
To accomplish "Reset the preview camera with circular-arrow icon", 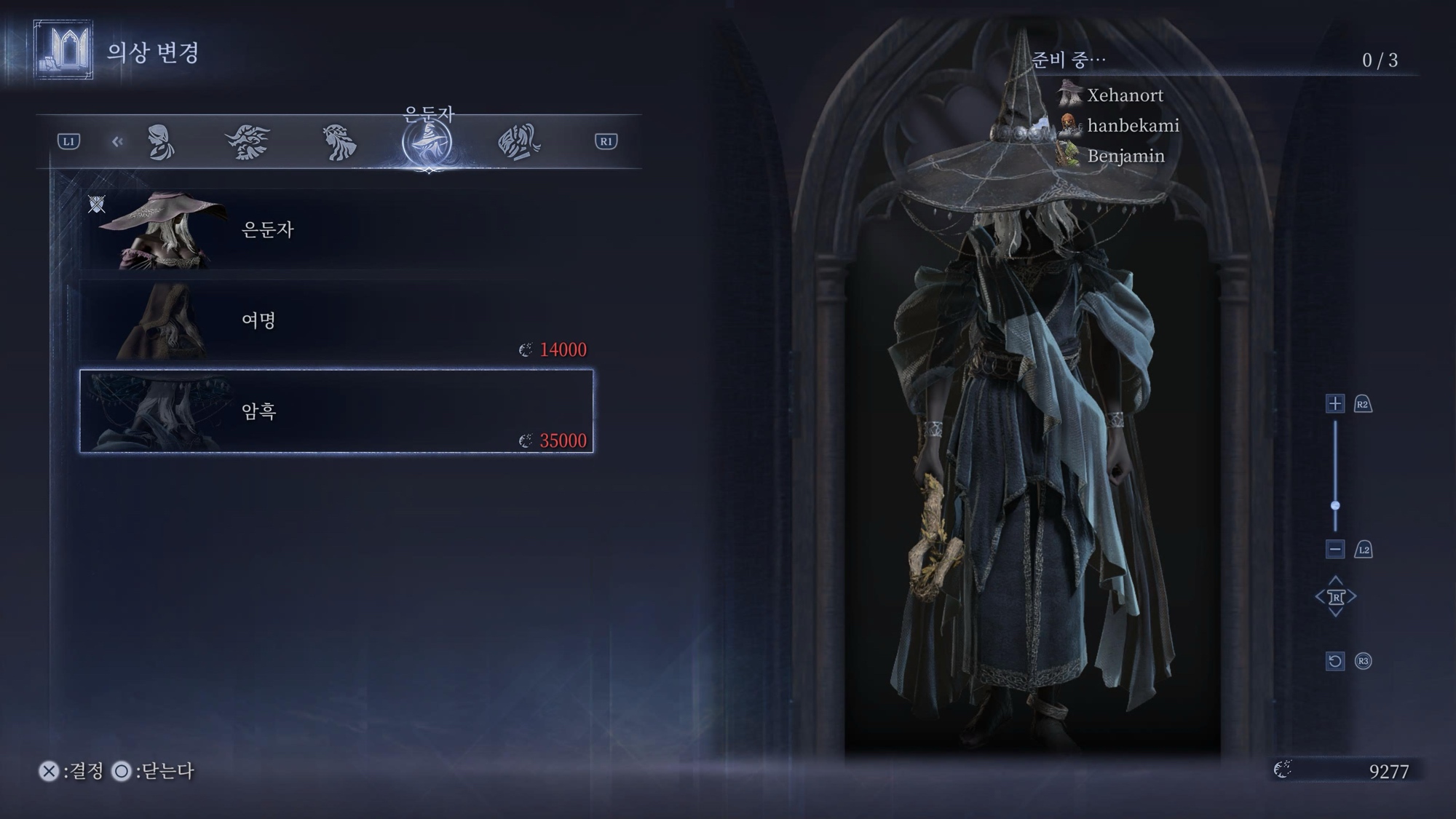I will point(1334,661).
